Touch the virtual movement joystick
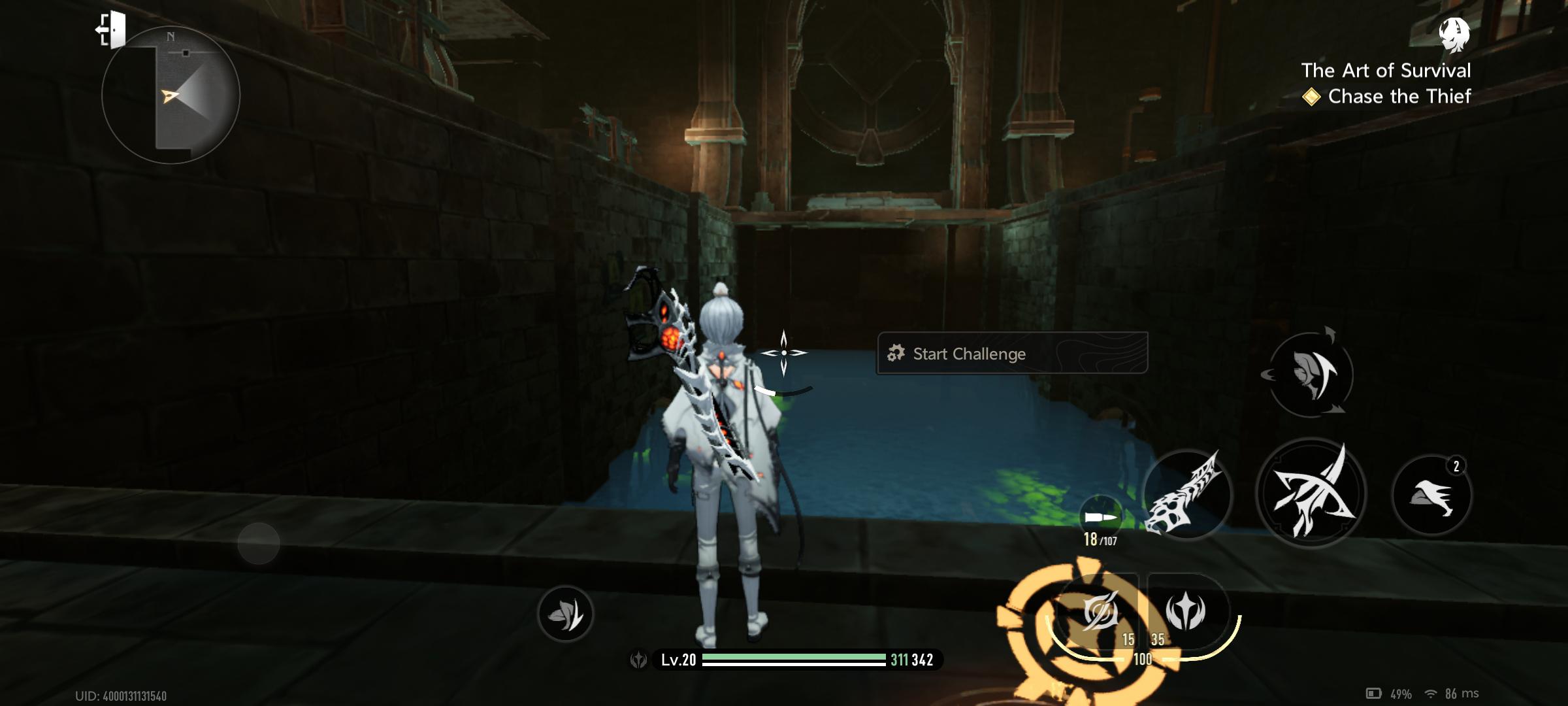Image resolution: width=1568 pixels, height=706 pixels. (259, 543)
